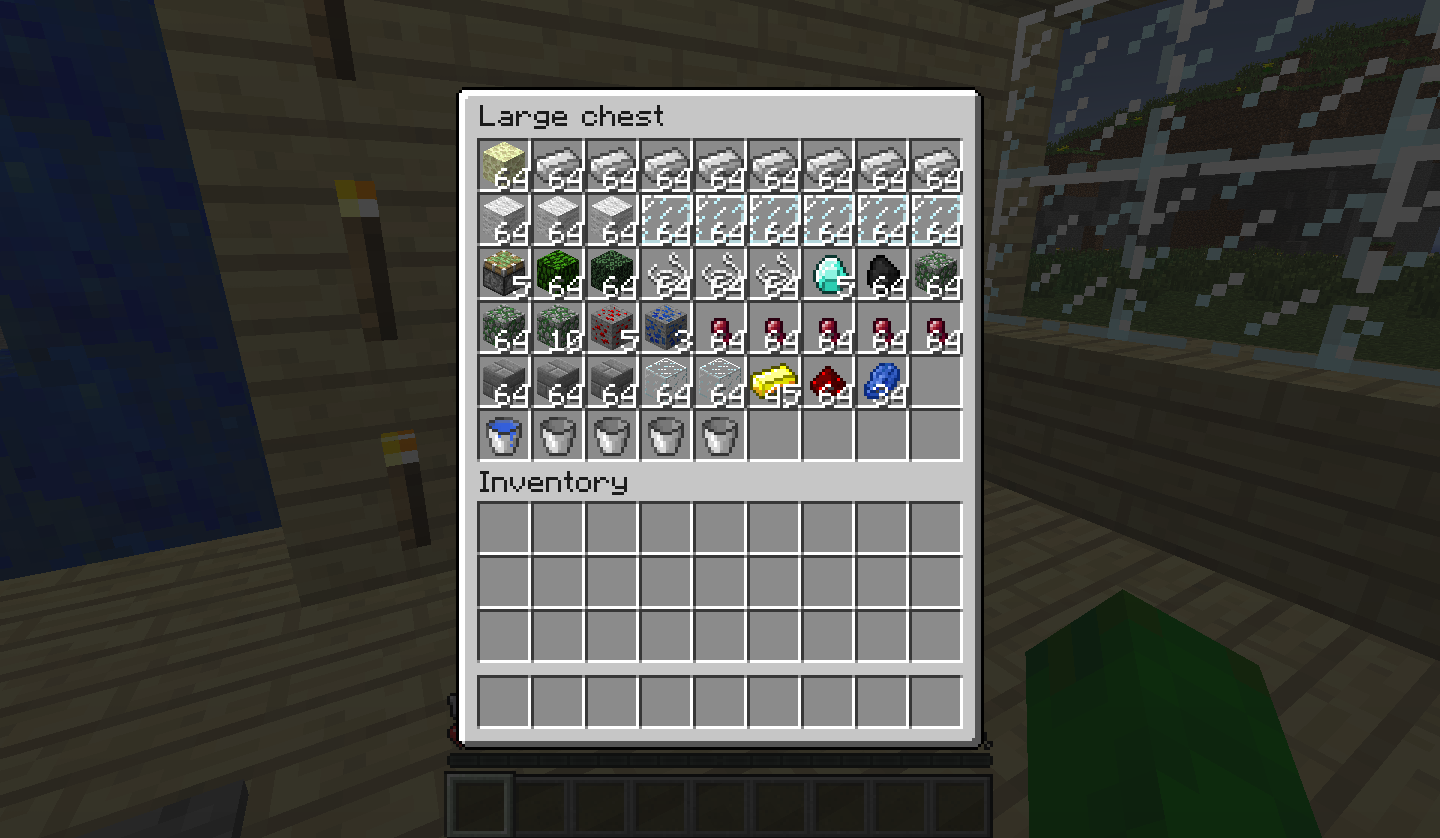Grab the diamond stack of 5
Image resolution: width=1440 pixels, height=838 pixels.
pos(827,275)
